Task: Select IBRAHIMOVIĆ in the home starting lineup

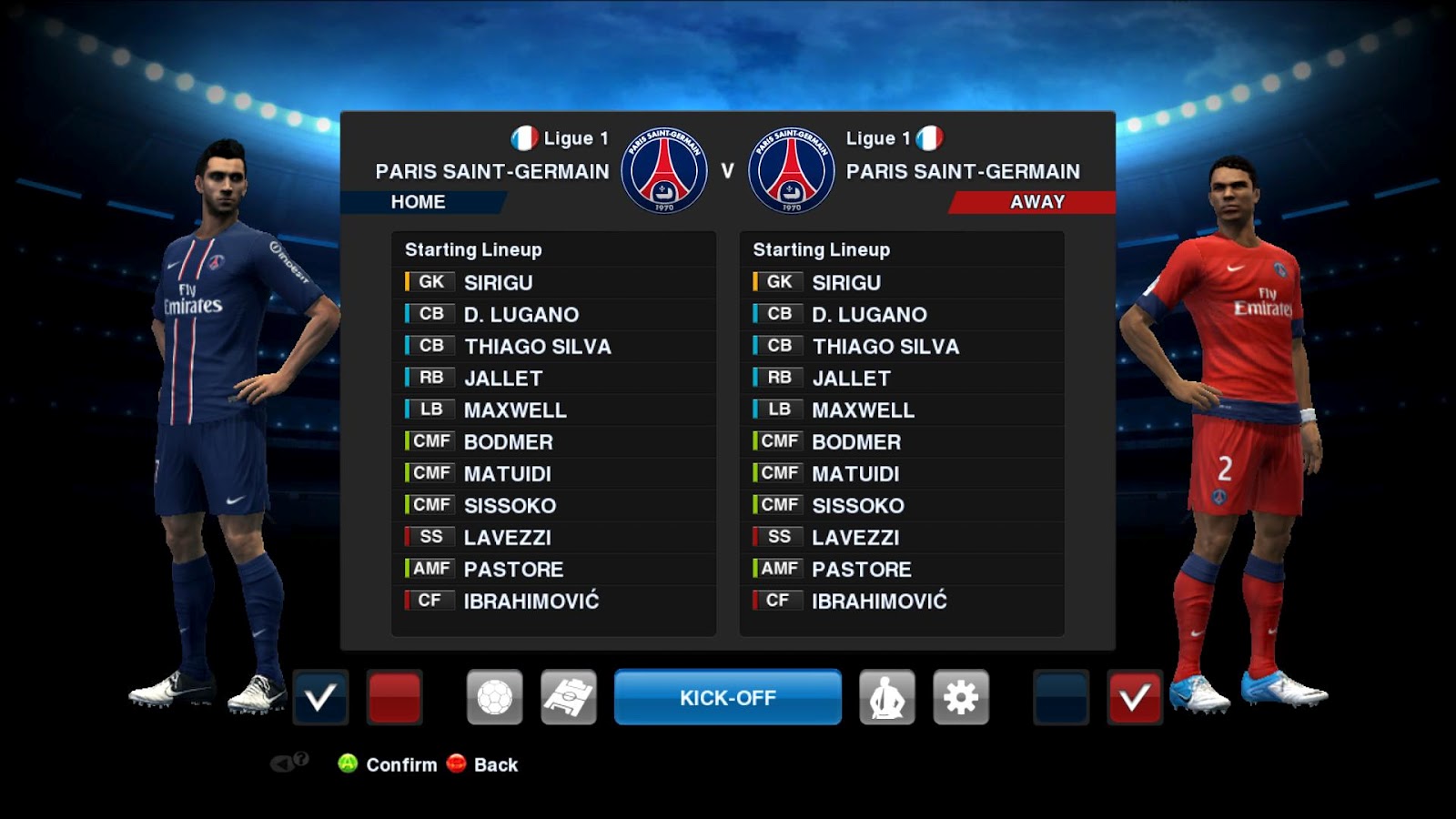Action: (532, 601)
